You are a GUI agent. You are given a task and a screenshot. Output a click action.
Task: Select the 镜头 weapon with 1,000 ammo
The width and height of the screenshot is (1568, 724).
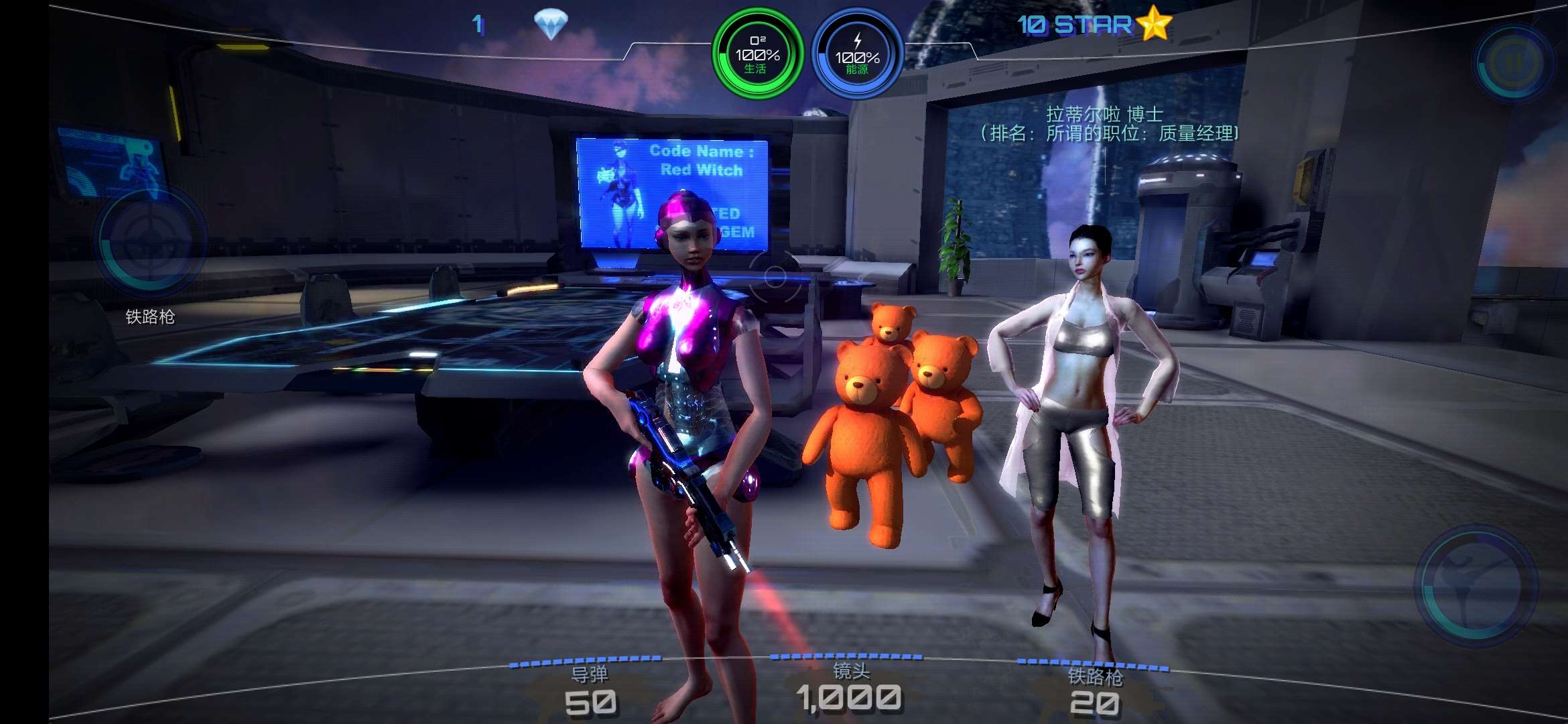tap(849, 688)
